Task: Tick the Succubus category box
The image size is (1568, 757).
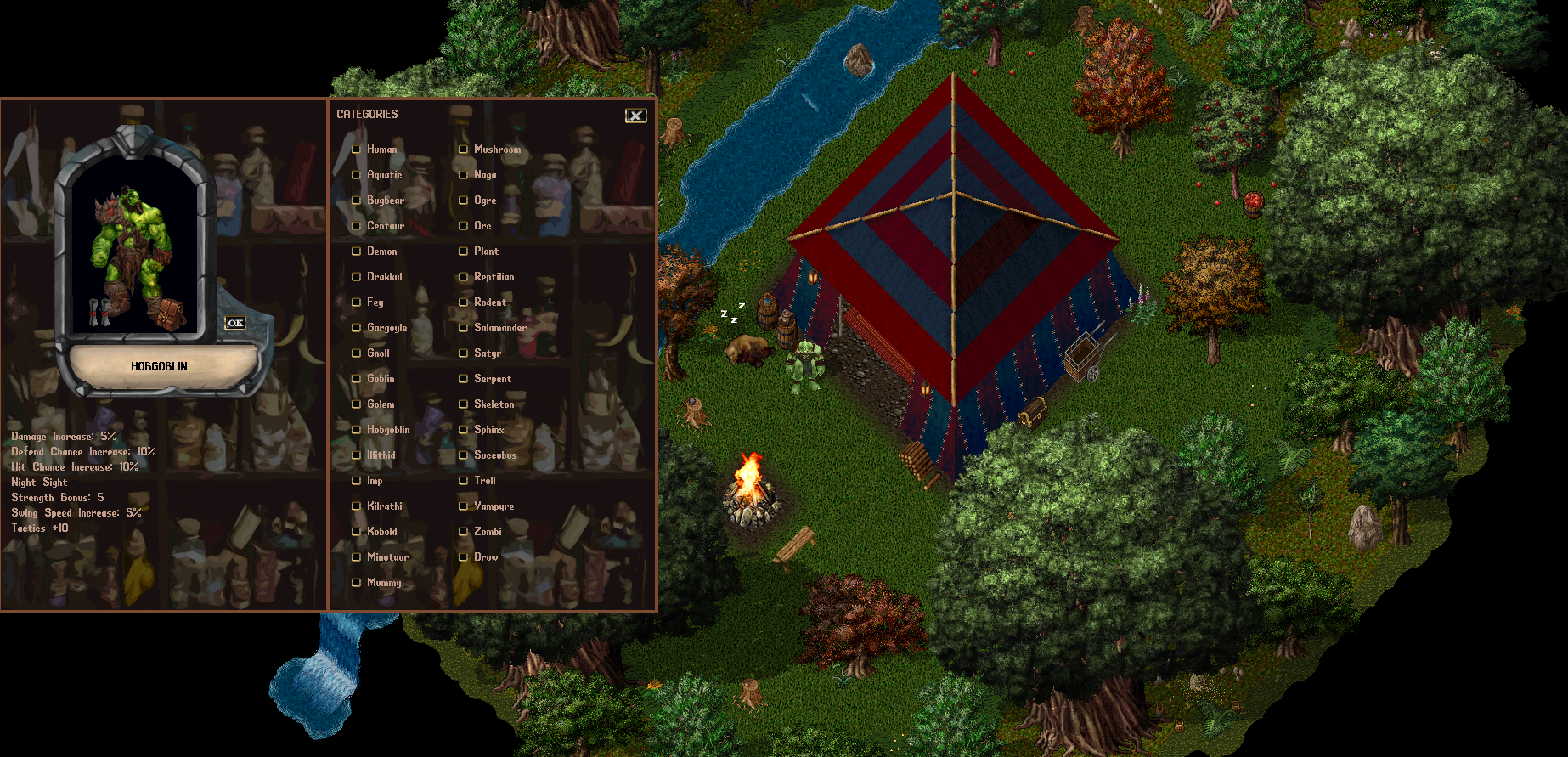Action: tap(464, 455)
